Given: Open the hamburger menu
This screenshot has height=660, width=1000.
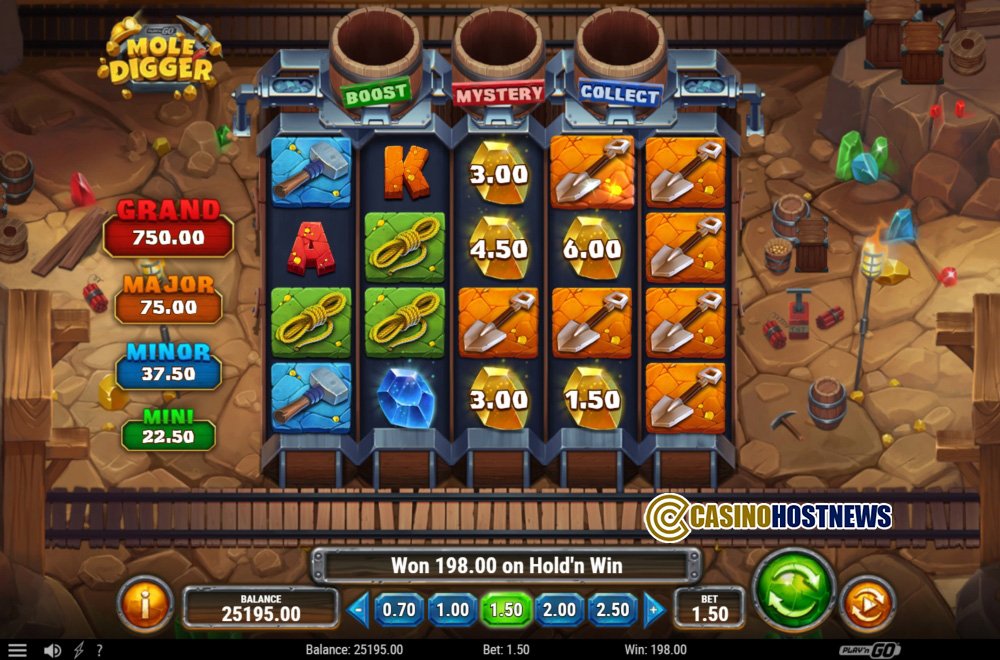Looking at the screenshot, I should (x=18, y=650).
